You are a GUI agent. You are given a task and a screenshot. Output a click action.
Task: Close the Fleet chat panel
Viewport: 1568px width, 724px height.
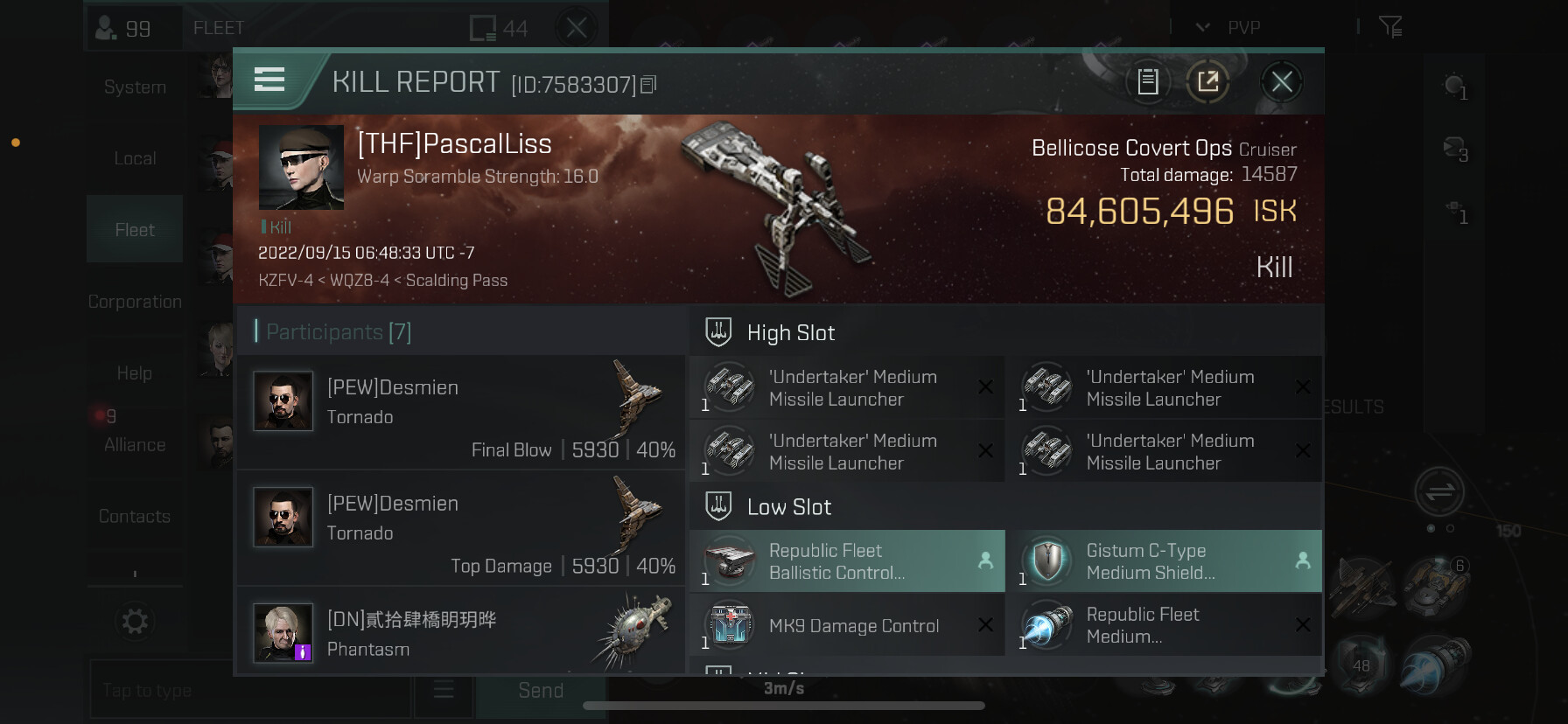click(577, 28)
